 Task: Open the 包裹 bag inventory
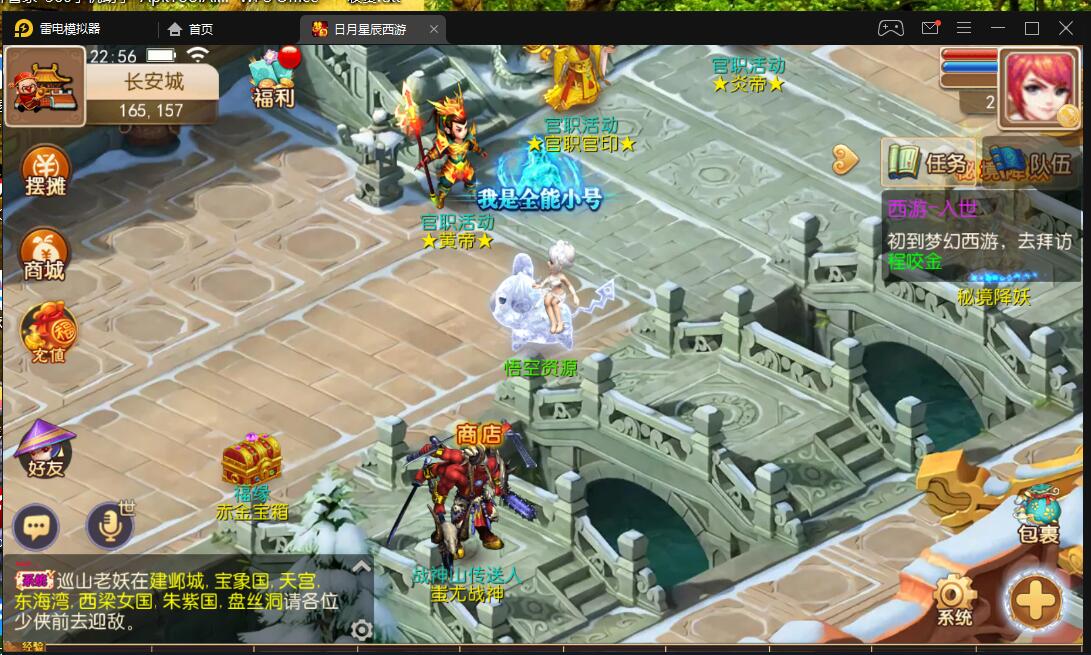click(1037, 513)
